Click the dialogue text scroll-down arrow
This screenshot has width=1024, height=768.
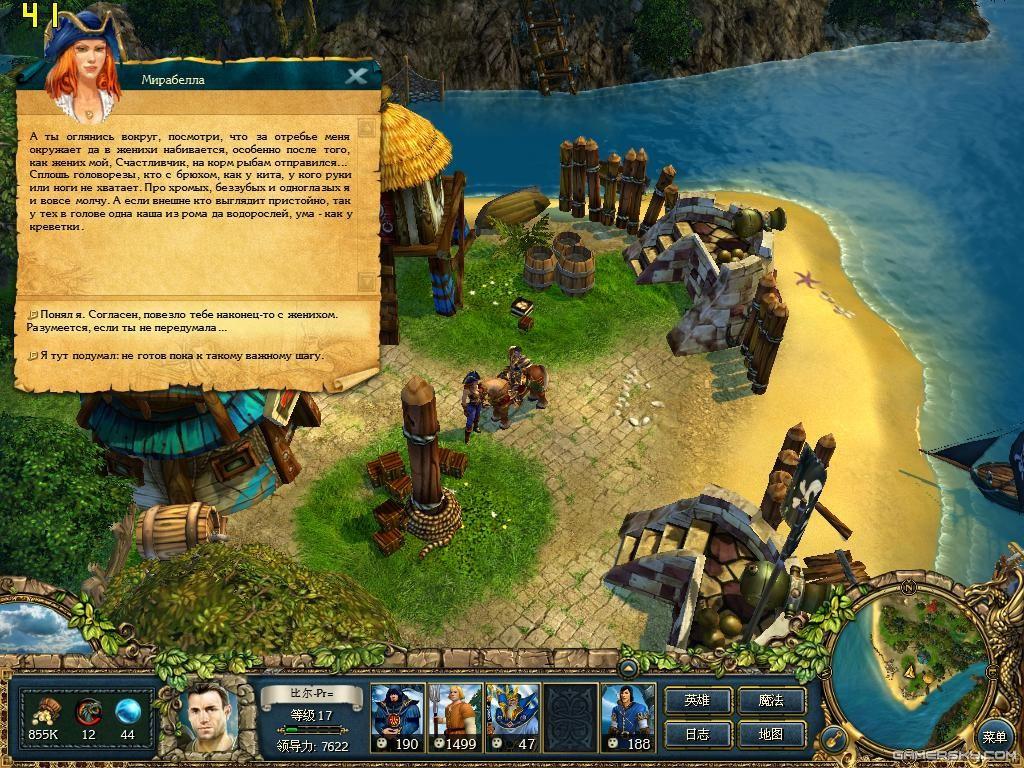pyautogui.click(x=366, y=282)
